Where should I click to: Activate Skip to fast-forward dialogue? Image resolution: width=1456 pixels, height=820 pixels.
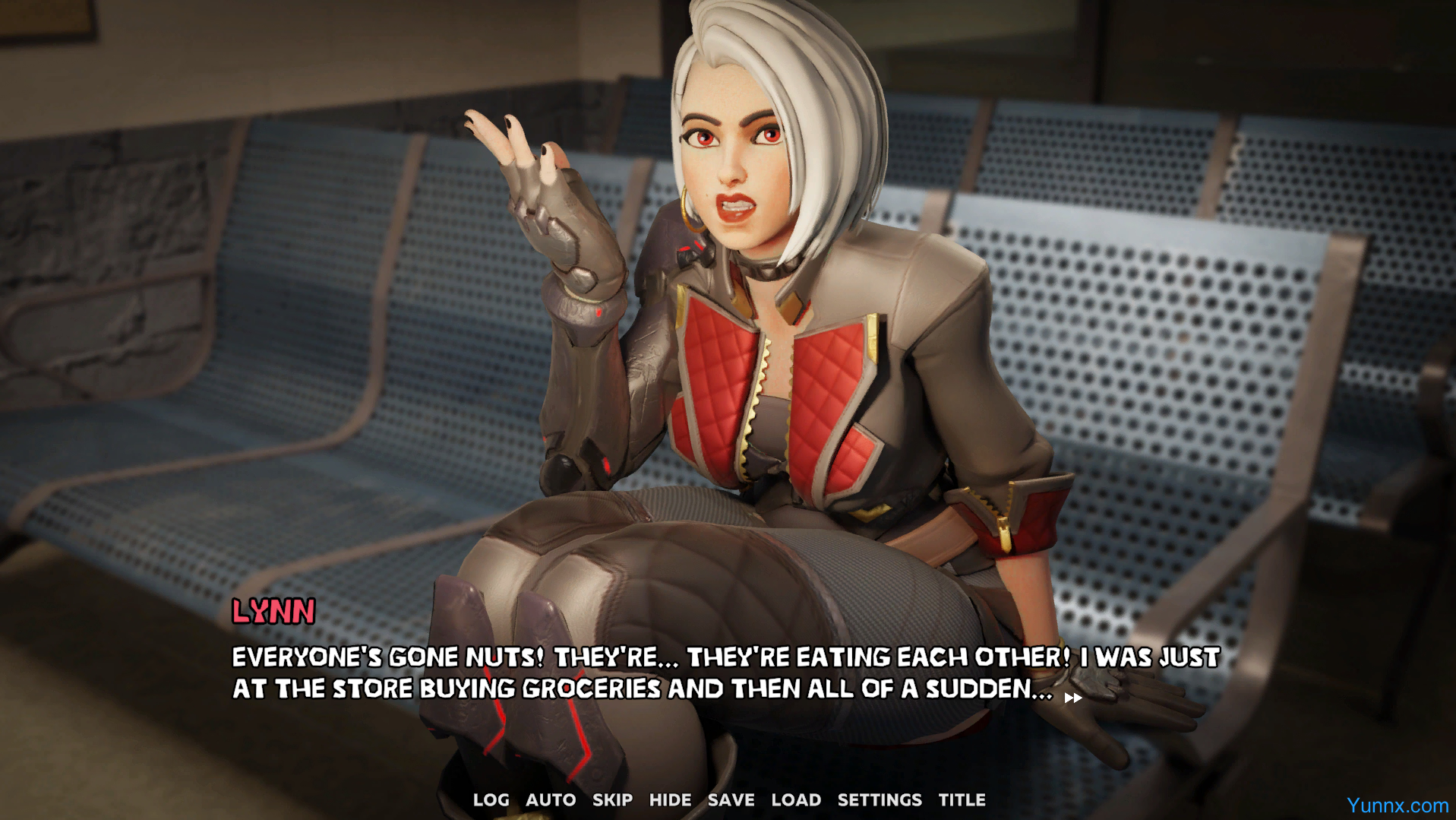pos(612,799)
